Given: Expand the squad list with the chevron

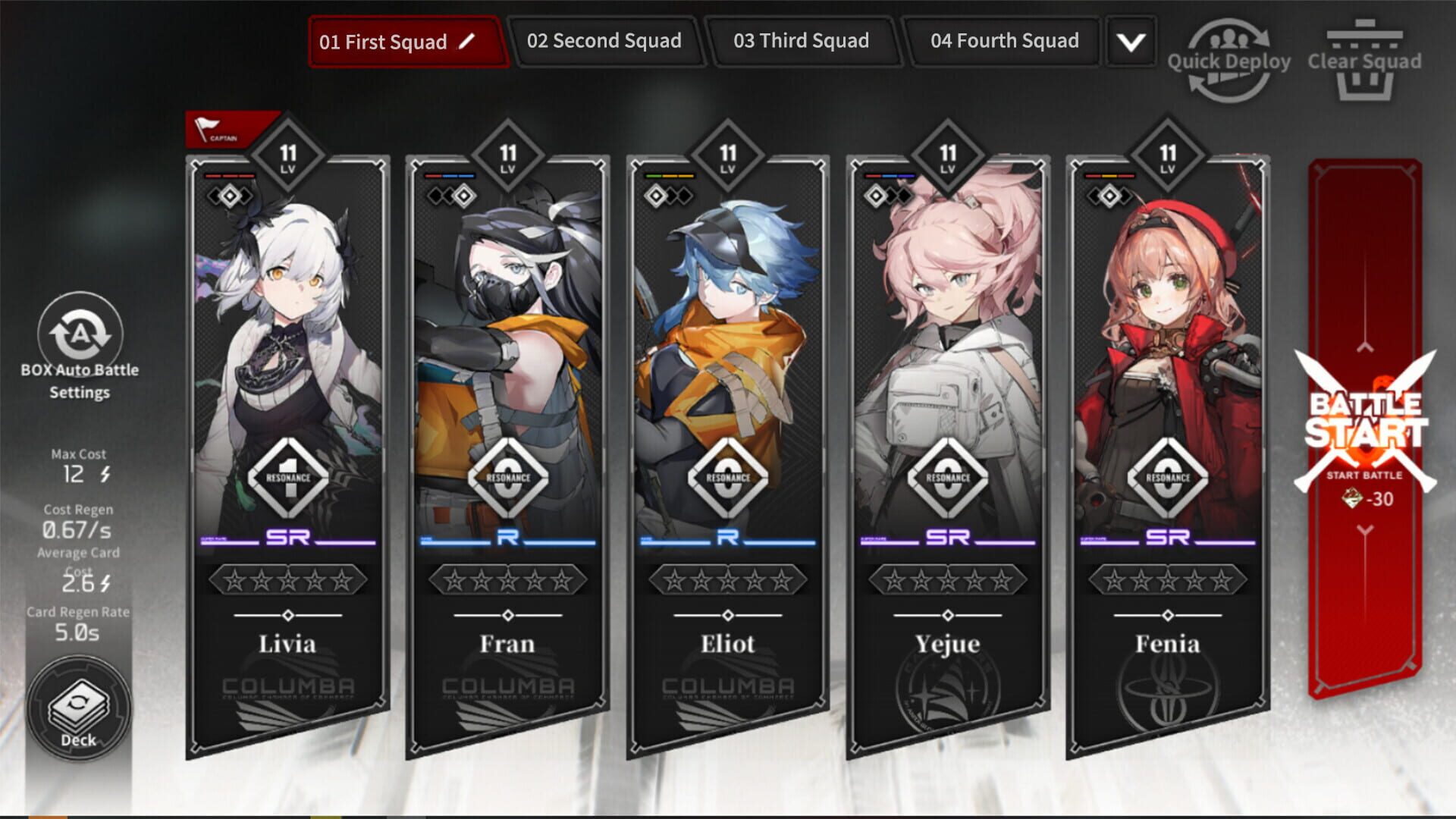Looking at the screenshot, I should 1129,42.
